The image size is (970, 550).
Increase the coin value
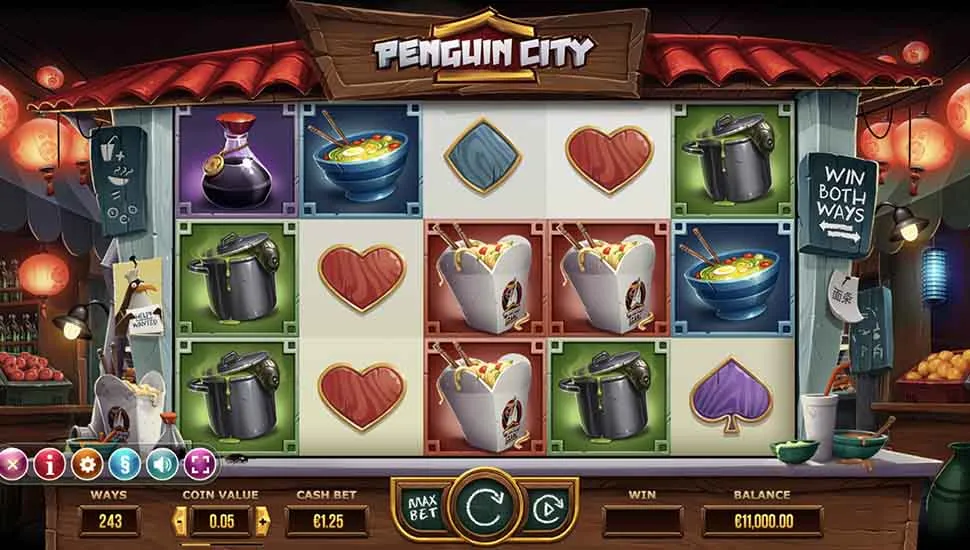(x=263, y=520)
